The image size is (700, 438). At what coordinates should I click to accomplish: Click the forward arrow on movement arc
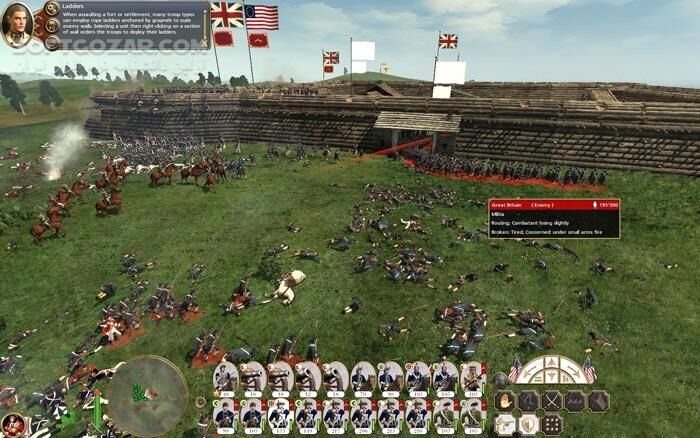(x=551, y=362)
